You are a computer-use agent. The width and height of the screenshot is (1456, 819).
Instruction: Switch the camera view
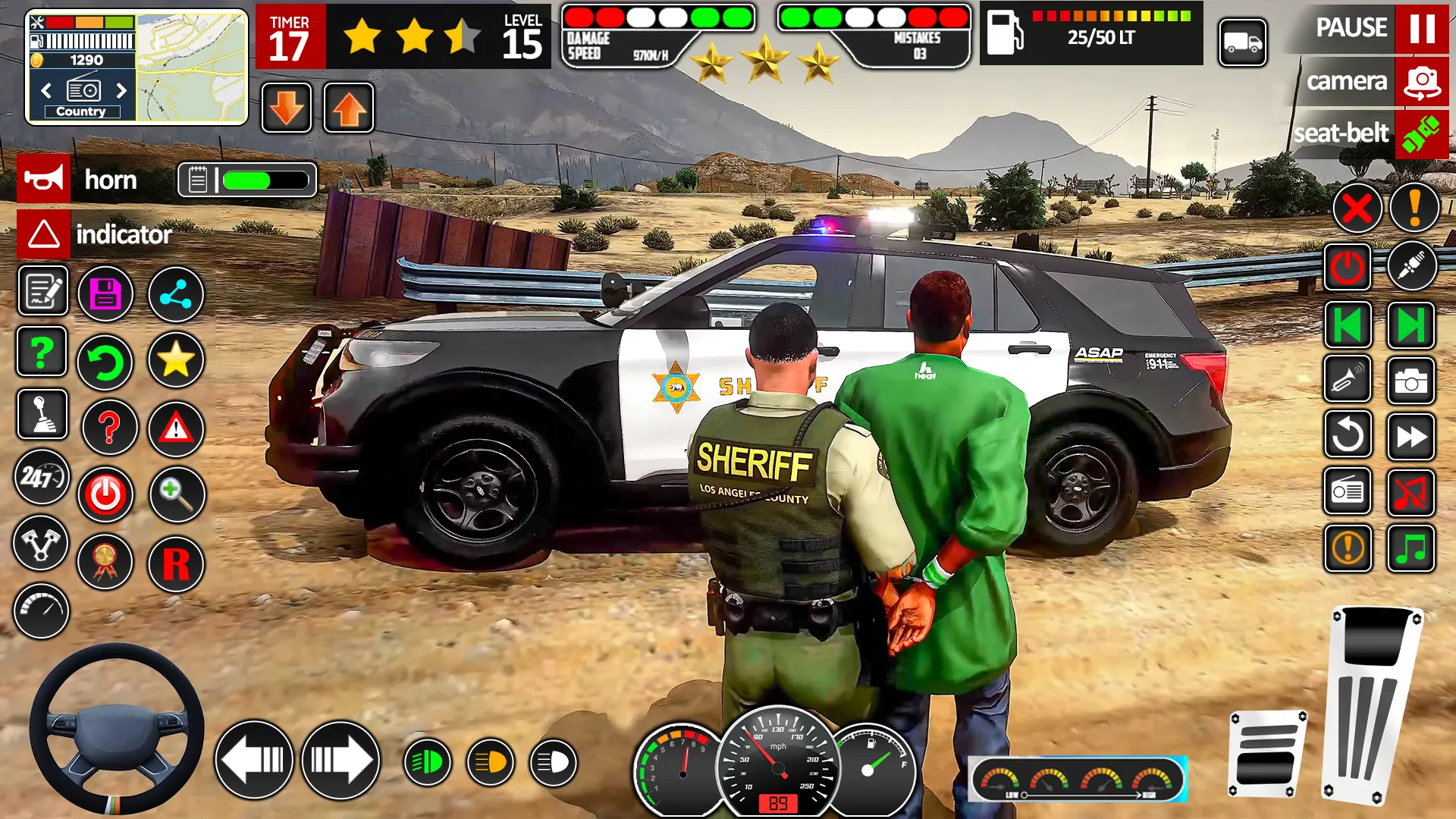coord(1421,81)
